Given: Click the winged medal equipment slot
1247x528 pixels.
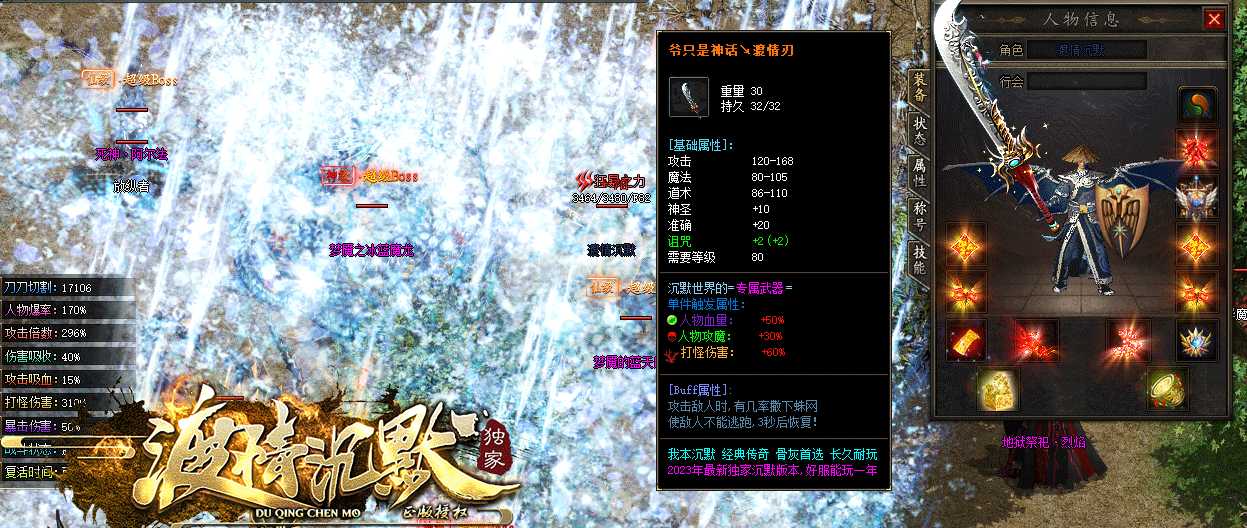Looking at the screenshot, I should click(1196, 198).
